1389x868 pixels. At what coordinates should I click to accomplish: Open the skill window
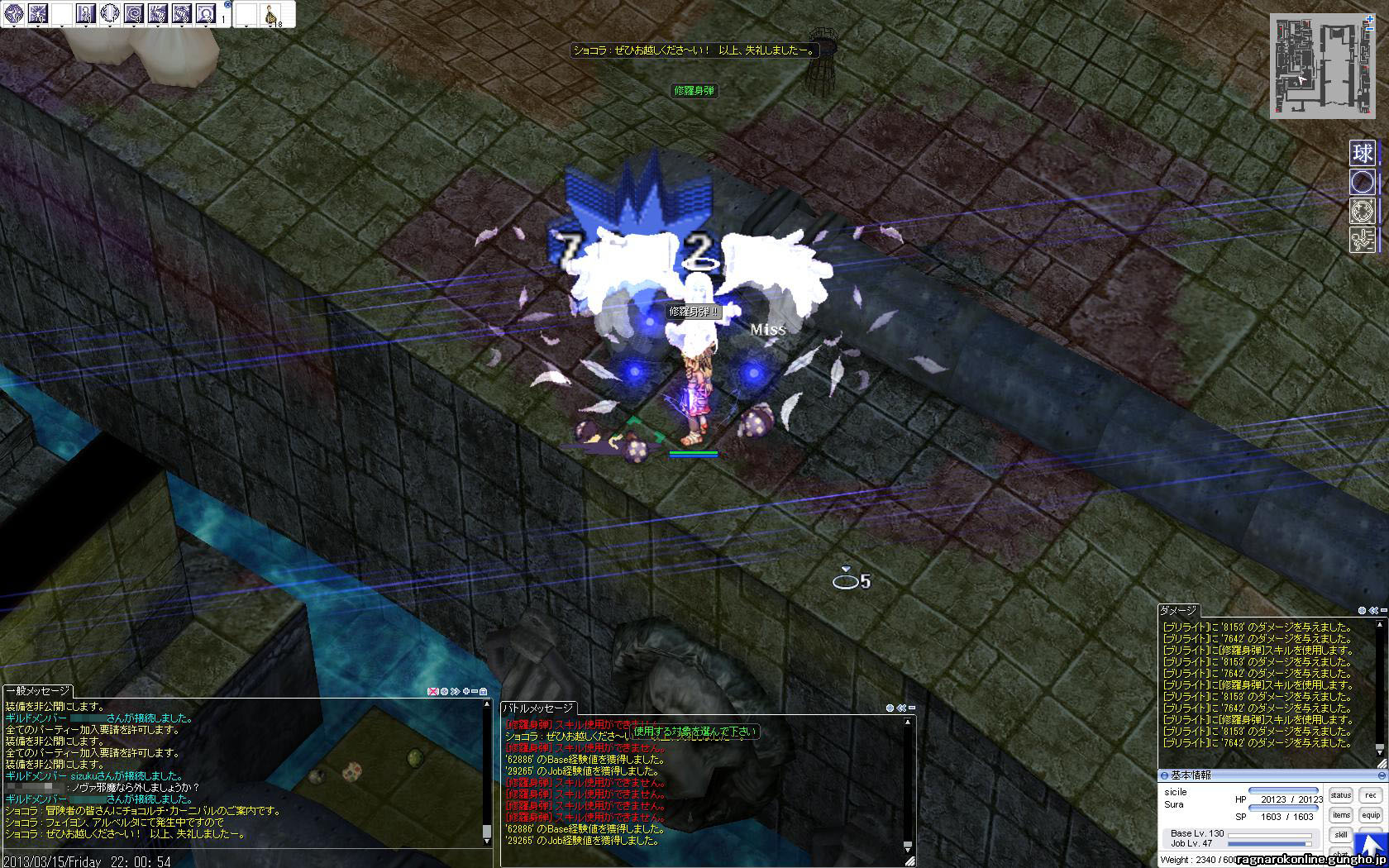pos(1340,835)
